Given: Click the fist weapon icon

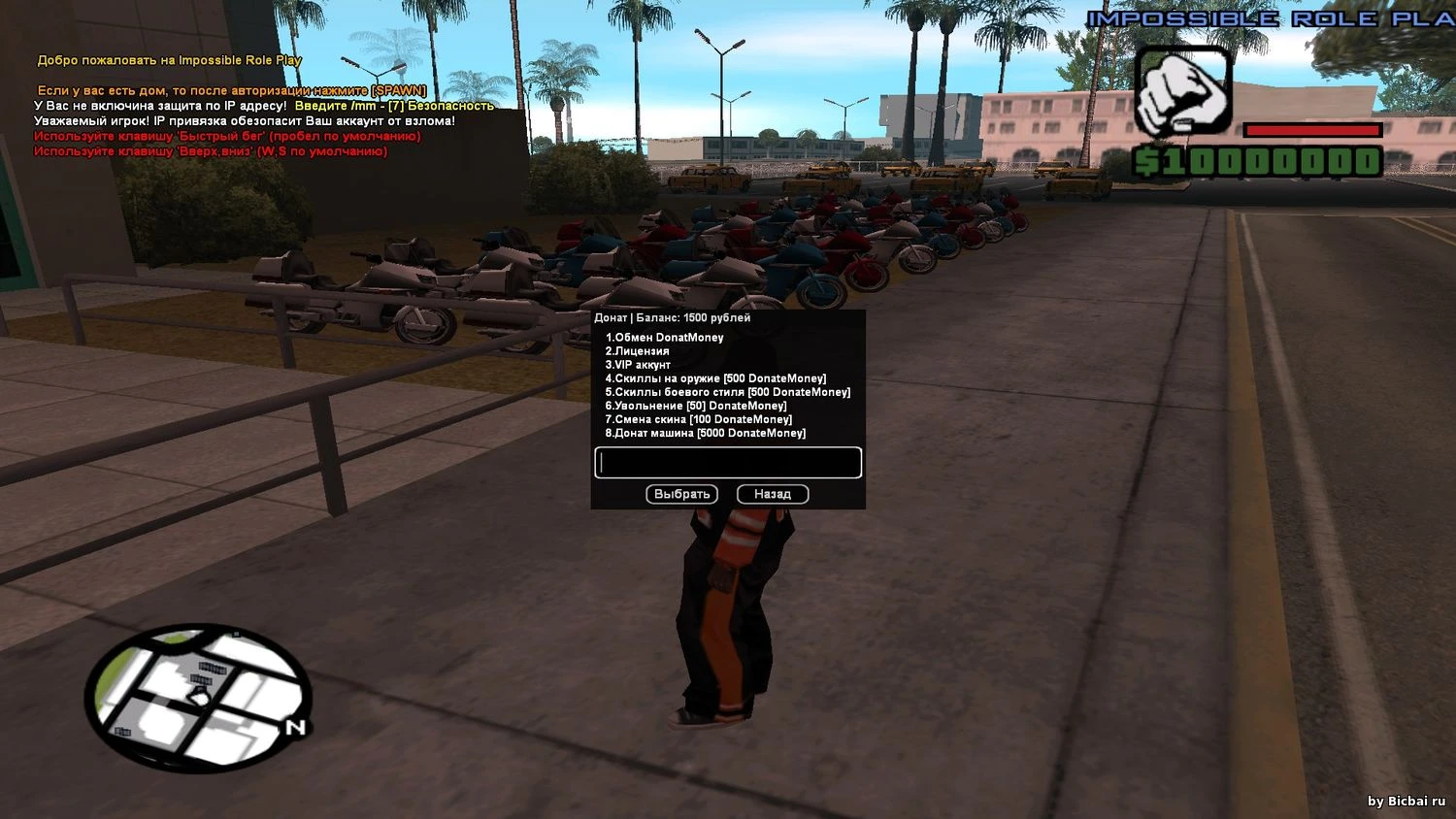Looking at the screenshot, I should [1183, 92].
